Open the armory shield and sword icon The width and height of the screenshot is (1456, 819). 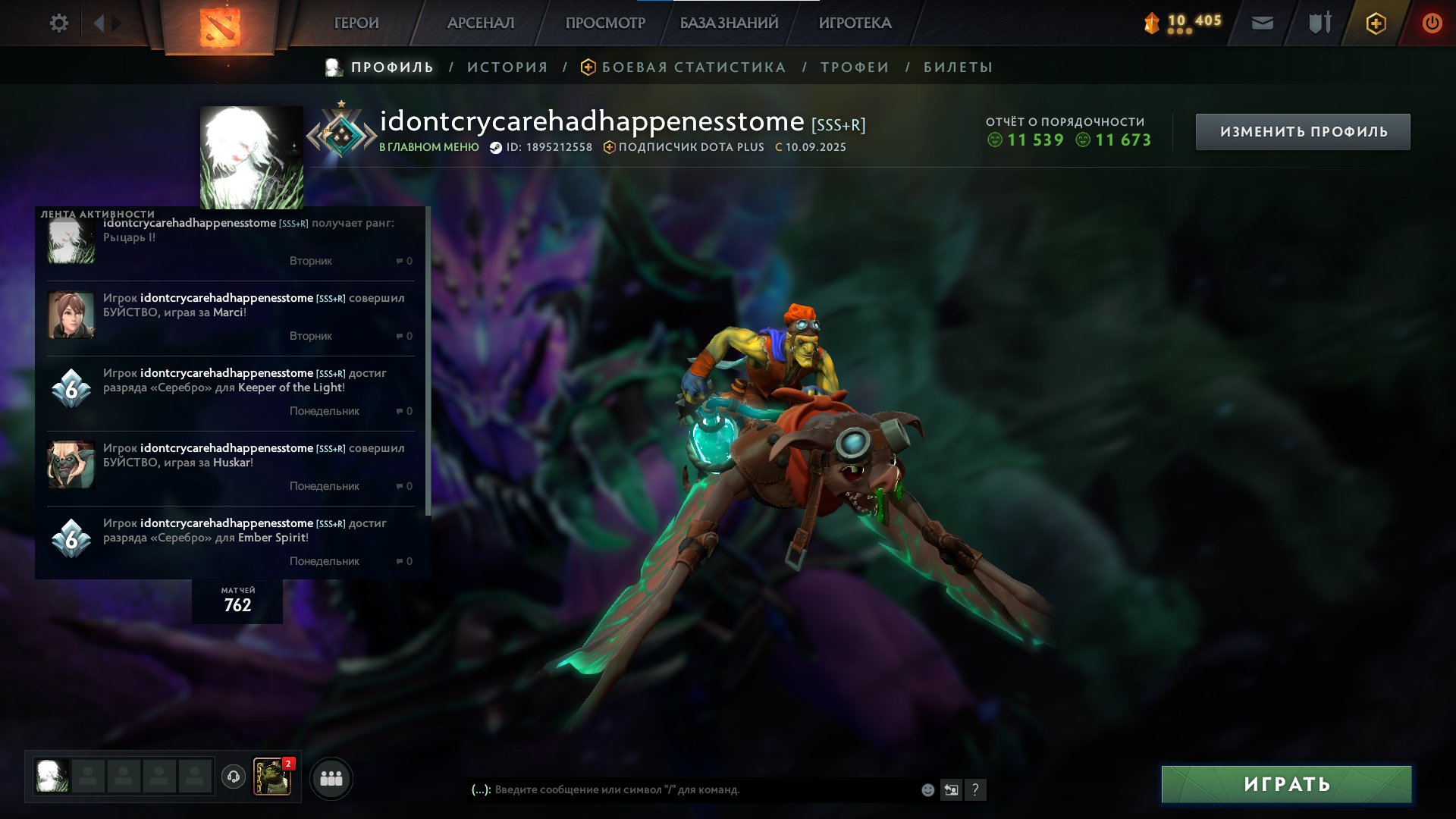click(1318, 23)
